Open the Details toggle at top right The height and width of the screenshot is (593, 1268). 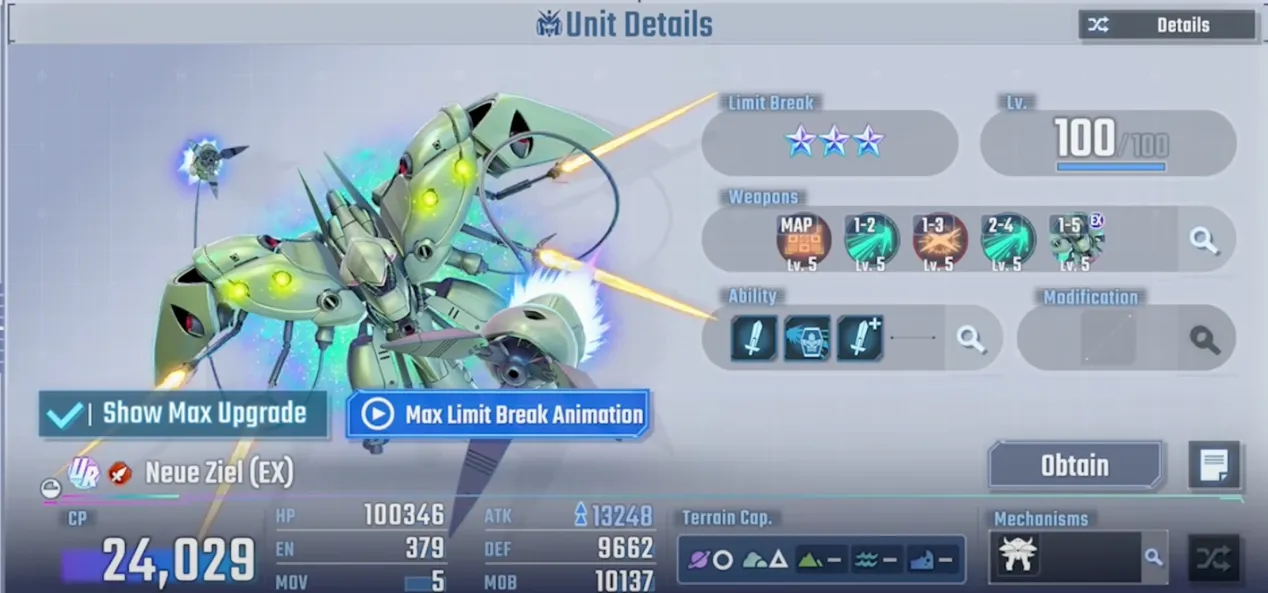click(1166, 25)
